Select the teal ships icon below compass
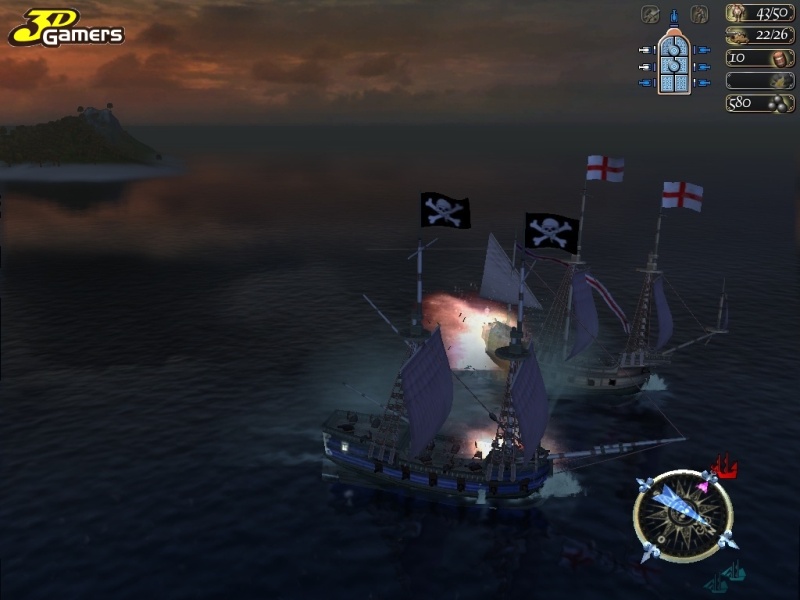 coord(727,577)
